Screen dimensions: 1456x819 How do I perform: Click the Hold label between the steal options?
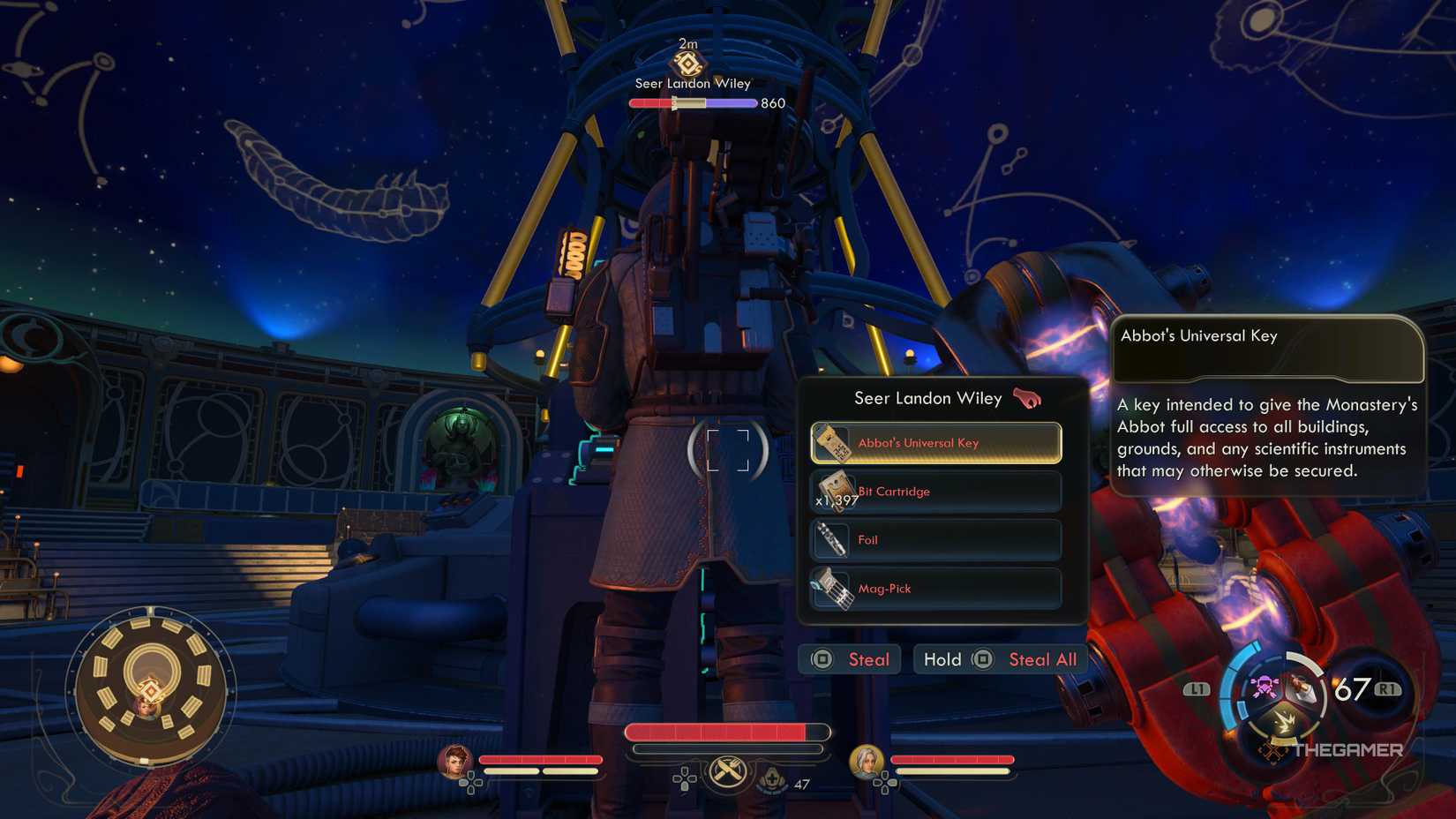942,658
